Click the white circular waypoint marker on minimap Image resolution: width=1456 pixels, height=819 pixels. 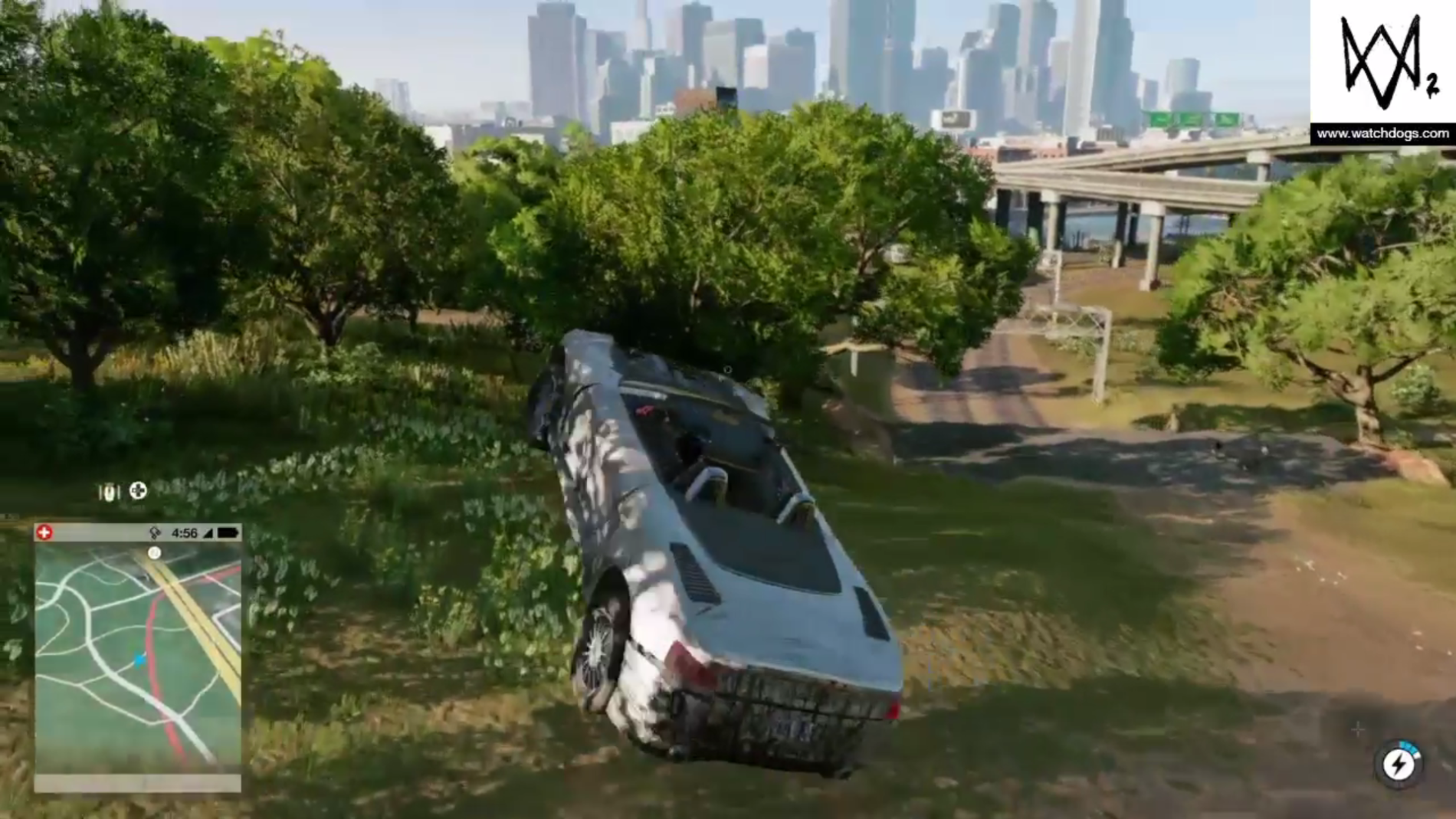point(155,553)
